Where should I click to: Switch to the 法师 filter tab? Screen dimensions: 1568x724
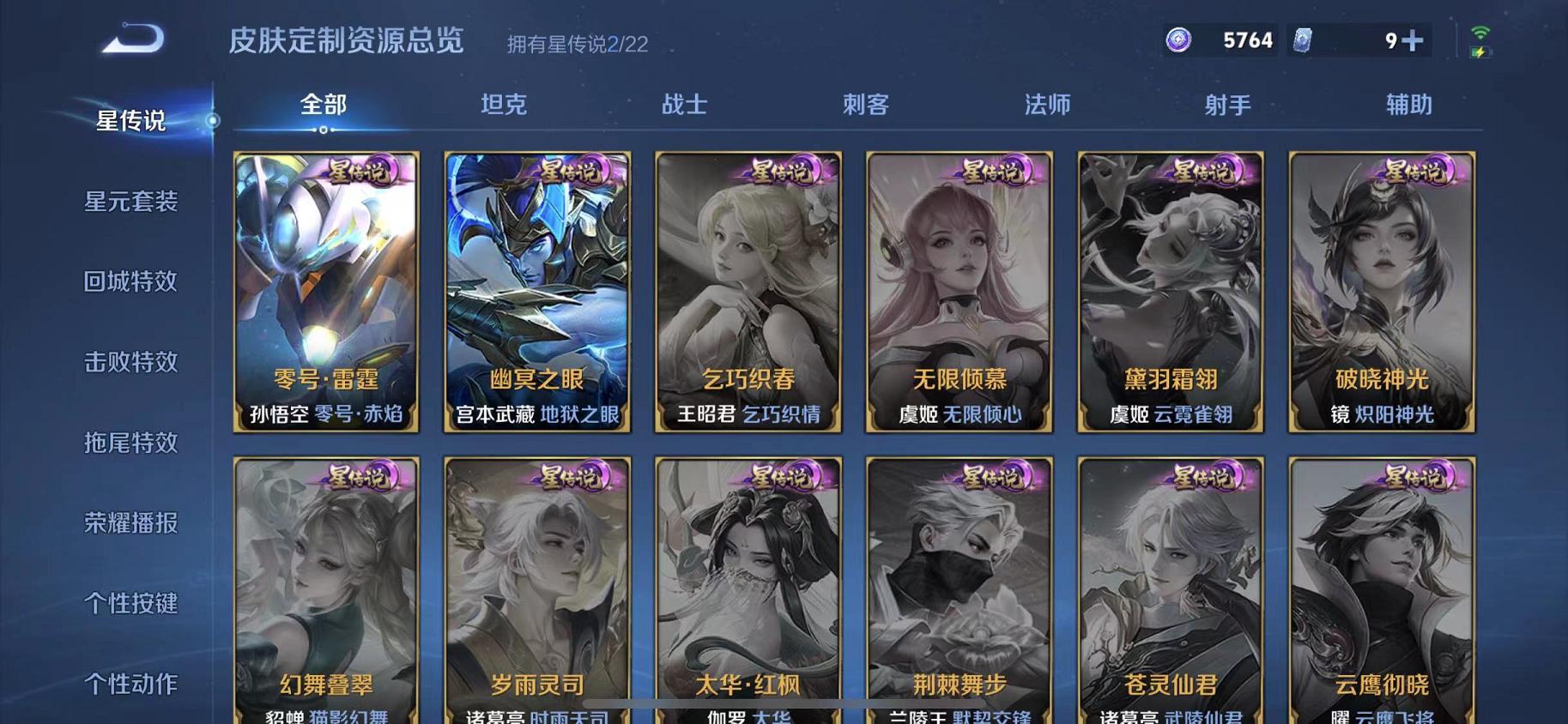1046,105
